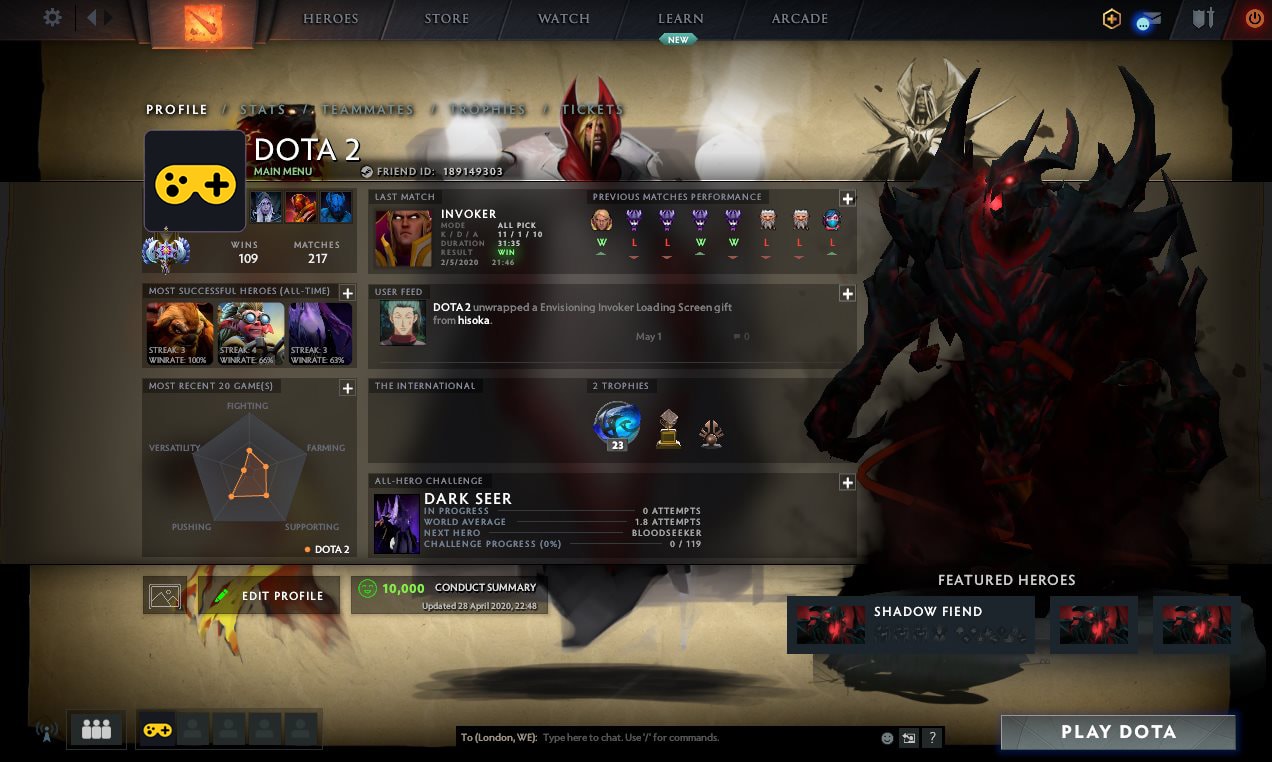Select the Learn menu entry
Viewport: 1272px width, 762px height.
tap(680, 19)
